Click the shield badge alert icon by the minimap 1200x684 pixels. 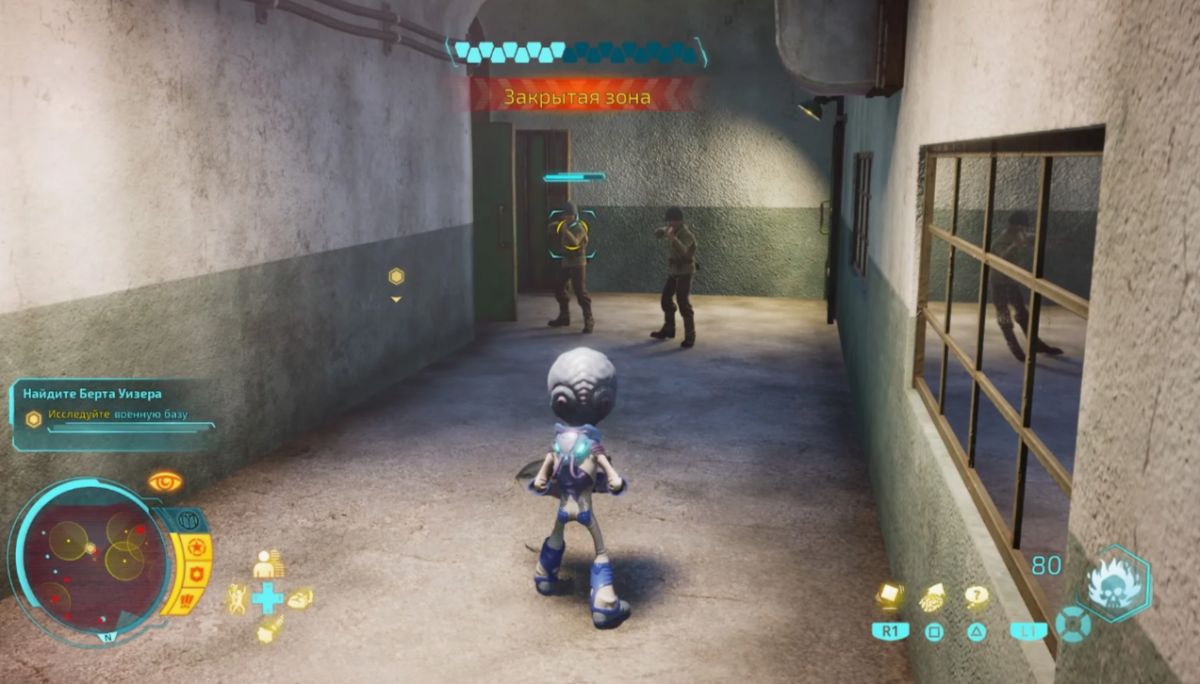click(x=197, y=574)
